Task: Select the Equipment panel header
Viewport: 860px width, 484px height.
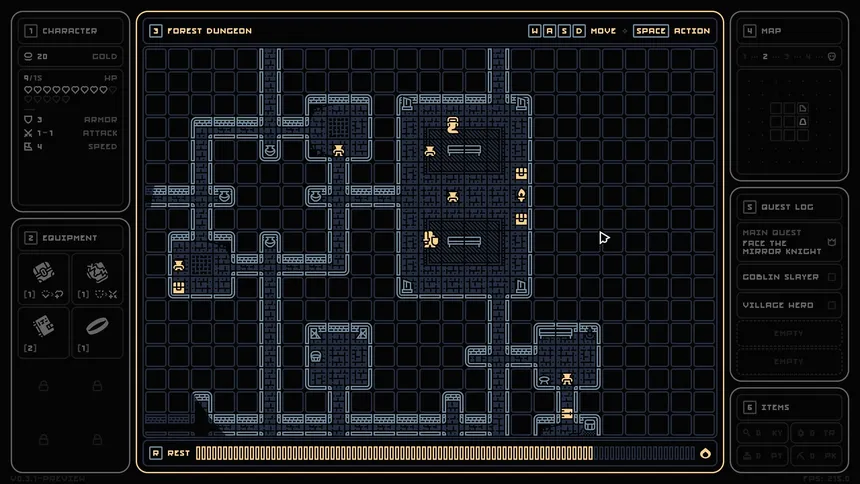Action: pos(70,238)
